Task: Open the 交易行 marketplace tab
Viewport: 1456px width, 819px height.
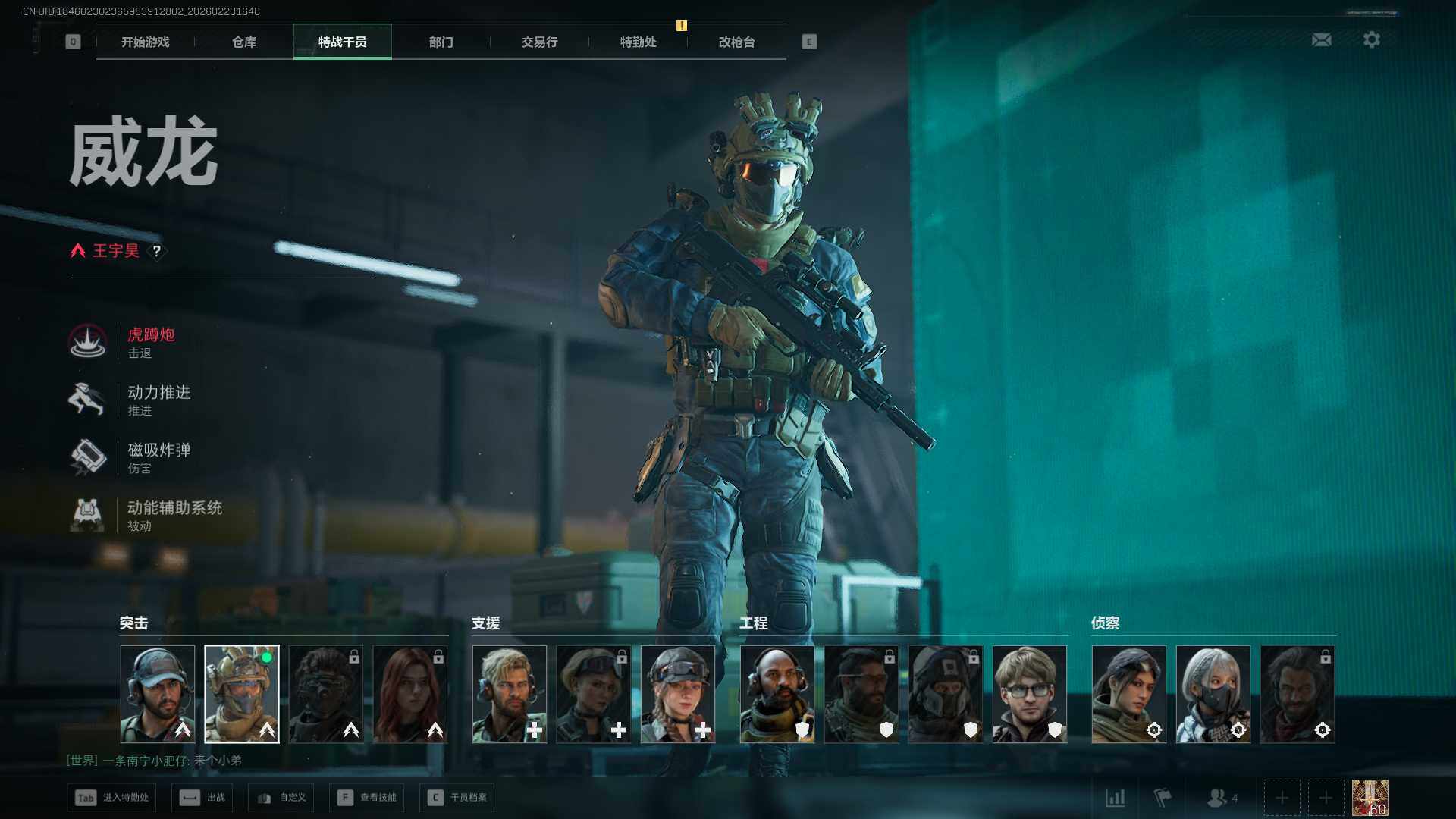Action: (539, 42)
